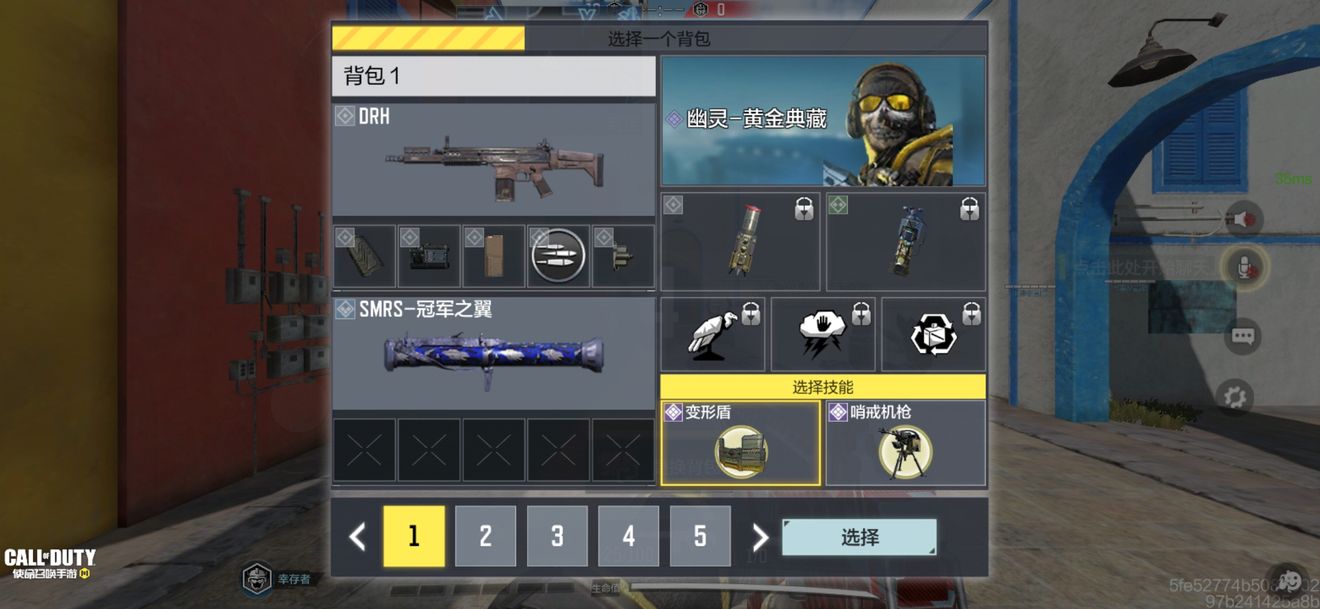Switch to loadout number 5
The height and width of the screenshot is (609, 1320).
coord(700,536)
